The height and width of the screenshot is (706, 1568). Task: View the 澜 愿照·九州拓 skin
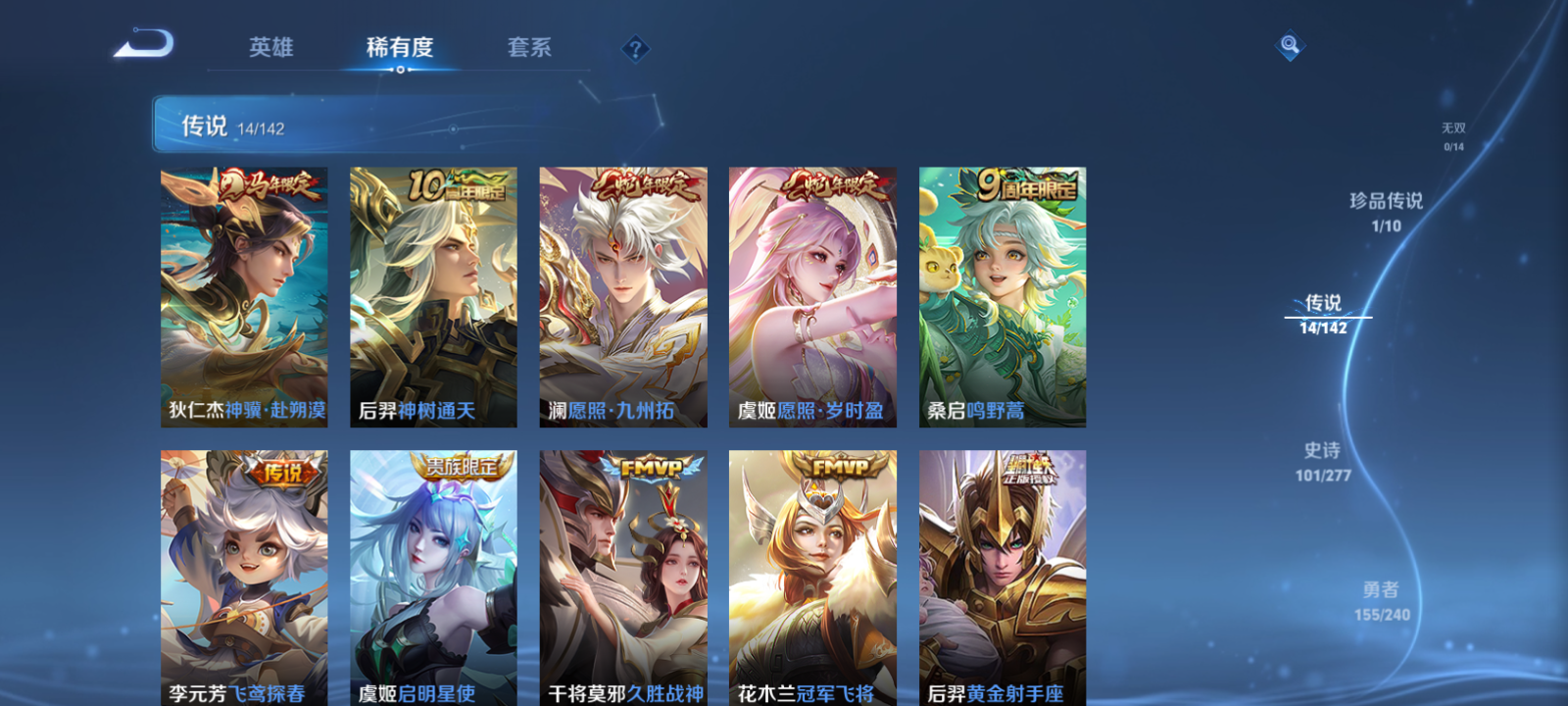(623, 294)
